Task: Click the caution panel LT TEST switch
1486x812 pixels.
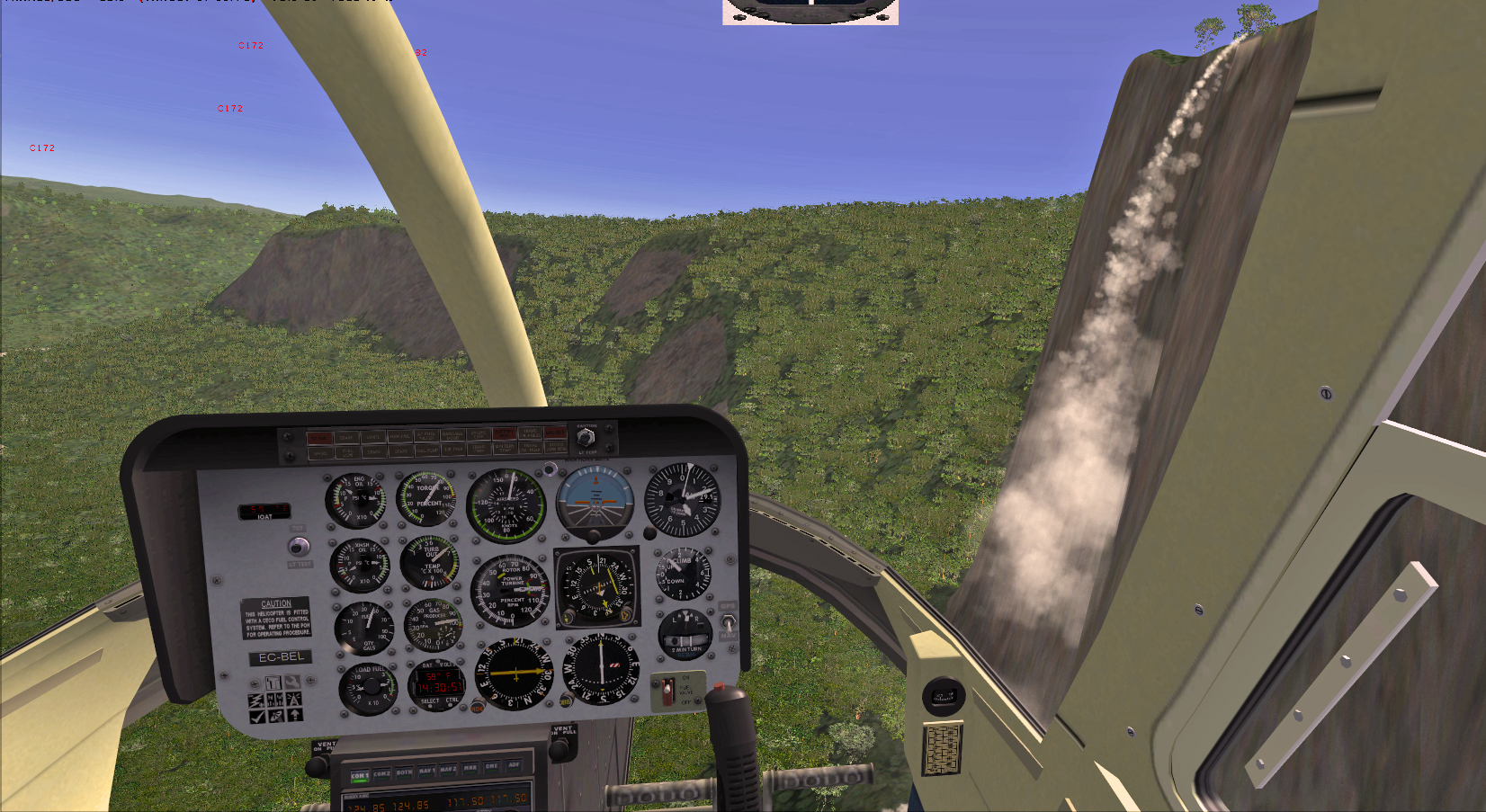Action: tap(586, 438)
